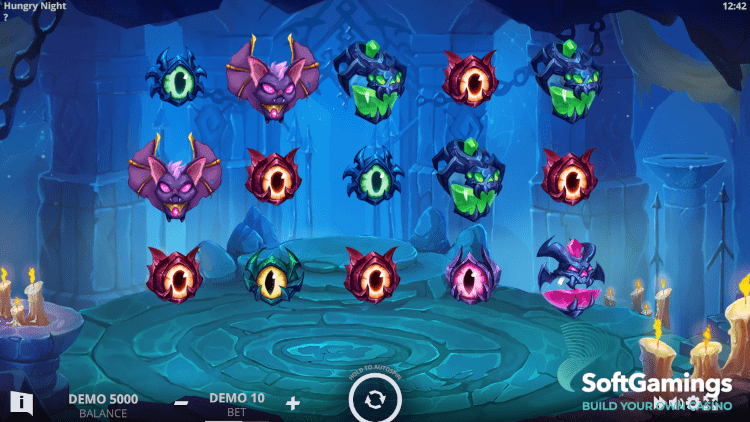Spin the reels with the circular arrows button
Screen dimensions: 750x422
point(375,400)
